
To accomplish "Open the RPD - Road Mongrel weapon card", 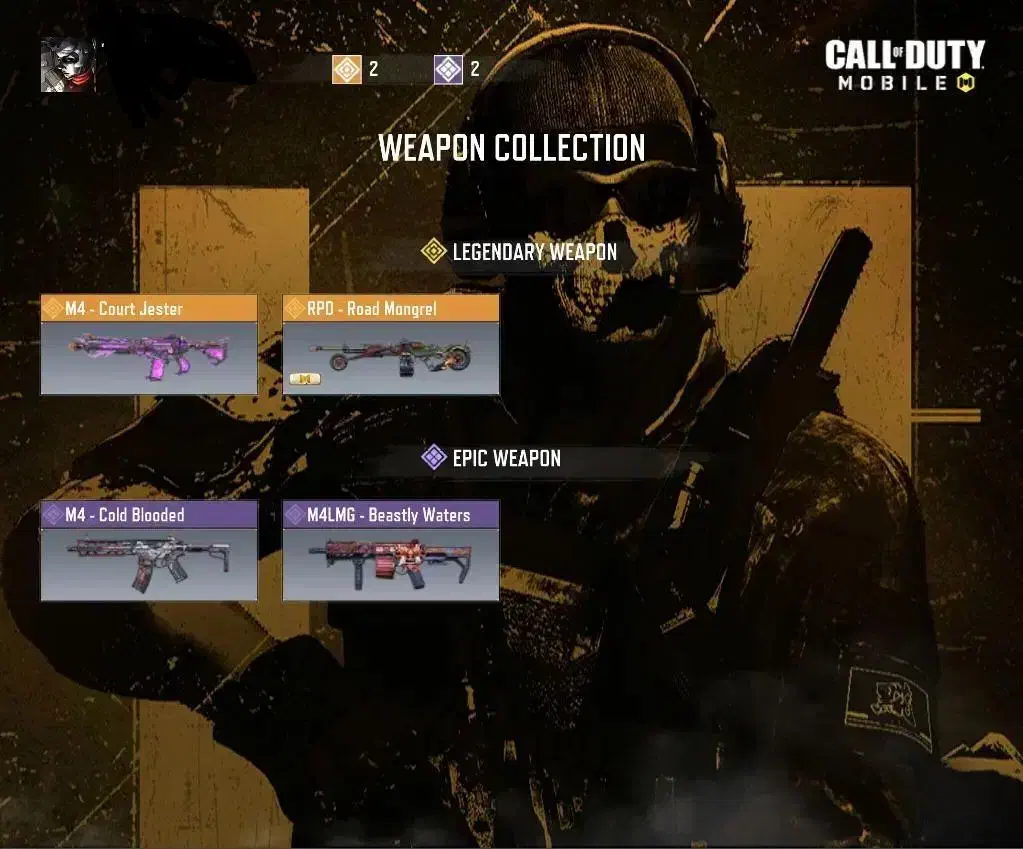I will (x=391, y=345).
